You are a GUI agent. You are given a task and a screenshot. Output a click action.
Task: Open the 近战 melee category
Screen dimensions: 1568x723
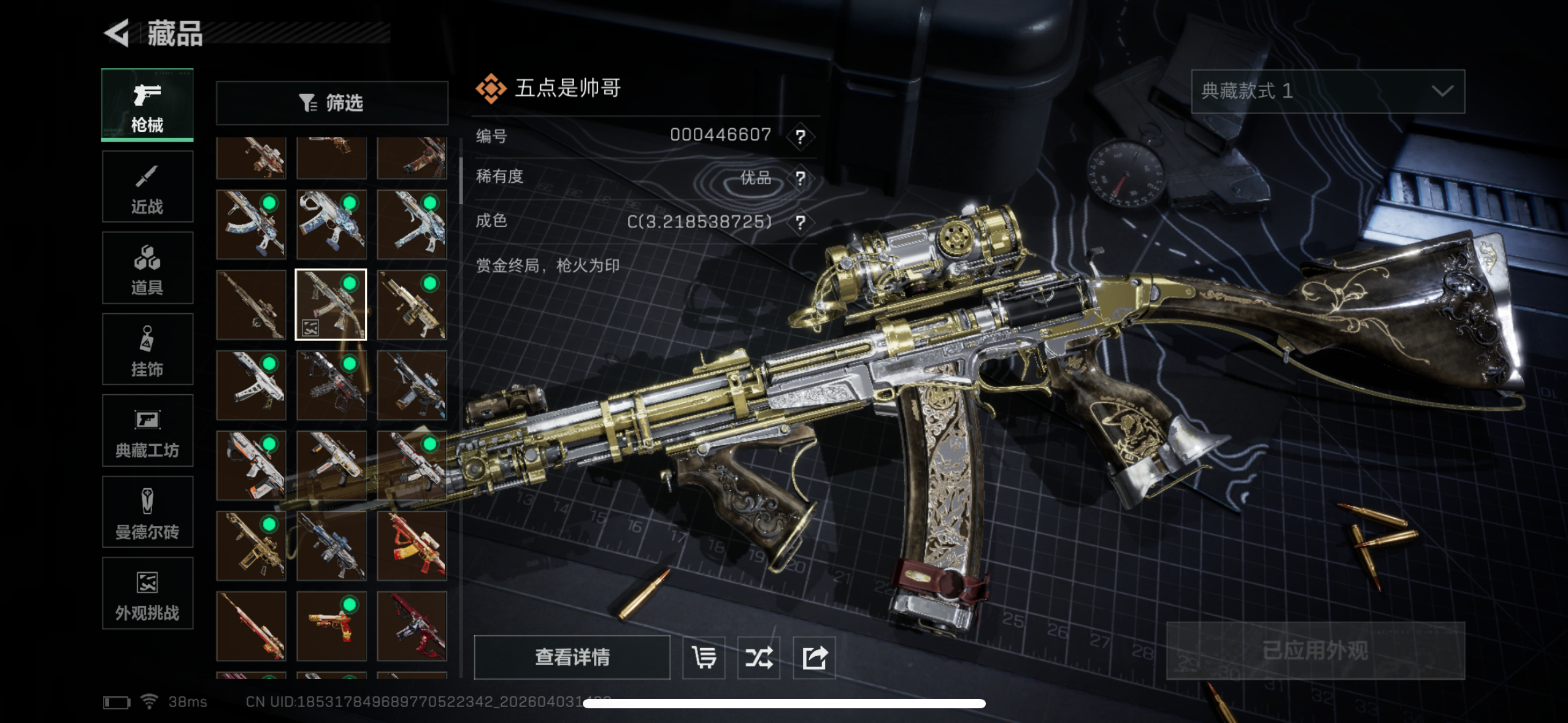coord(147,186)
